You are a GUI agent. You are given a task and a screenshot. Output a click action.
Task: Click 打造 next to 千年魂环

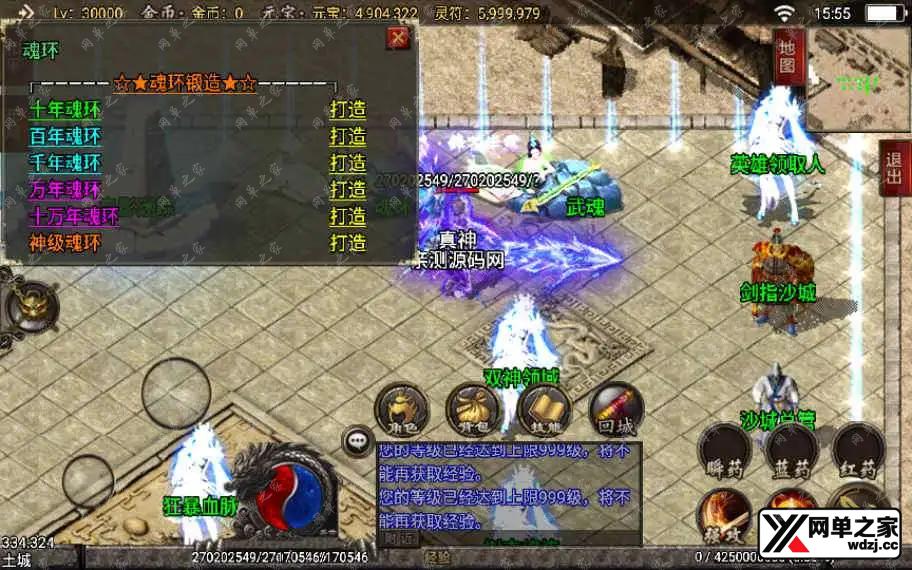coord(348,163)
